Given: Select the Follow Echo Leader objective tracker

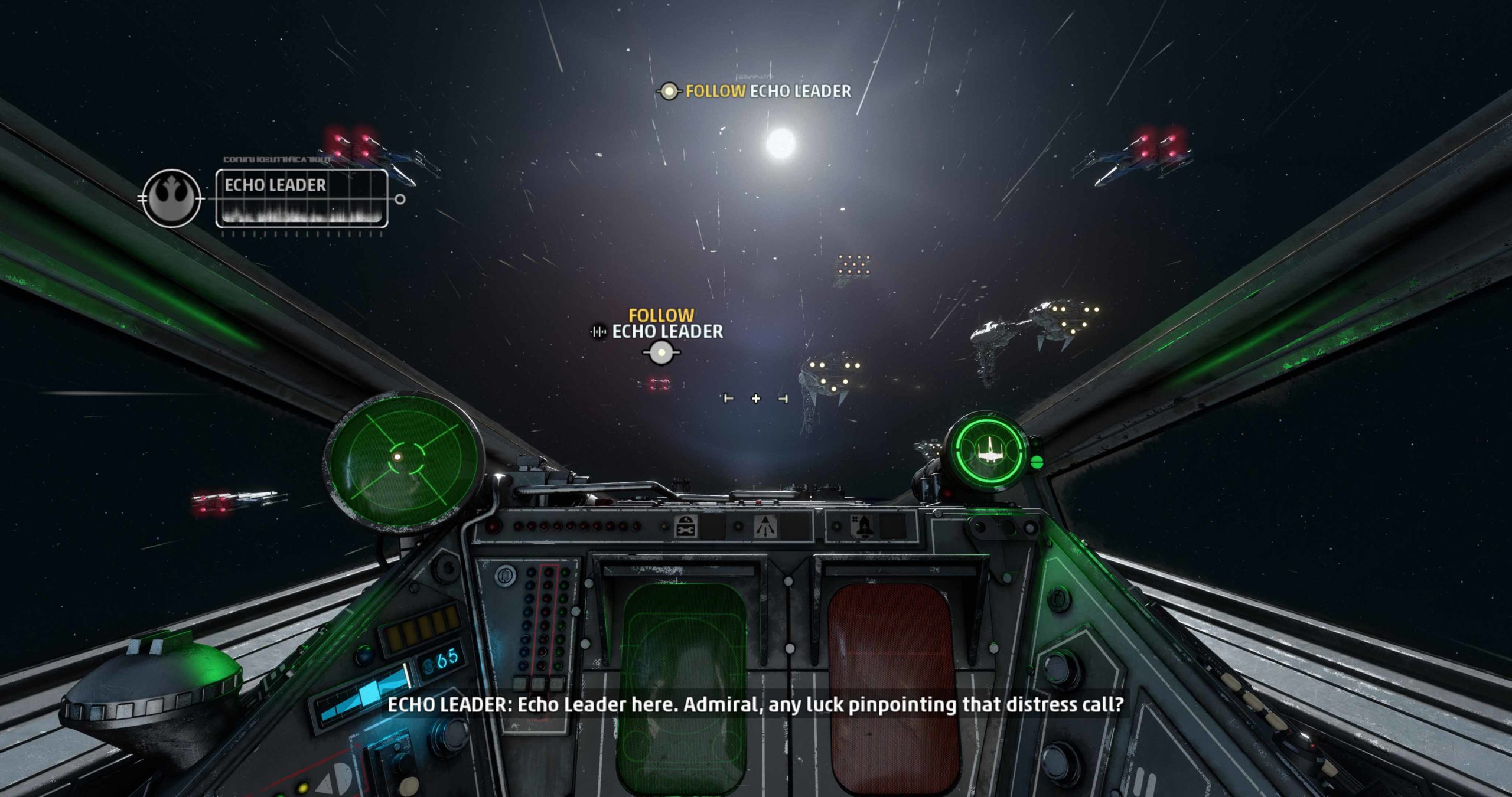Looking at the screenshot, I should coord(755,92).
